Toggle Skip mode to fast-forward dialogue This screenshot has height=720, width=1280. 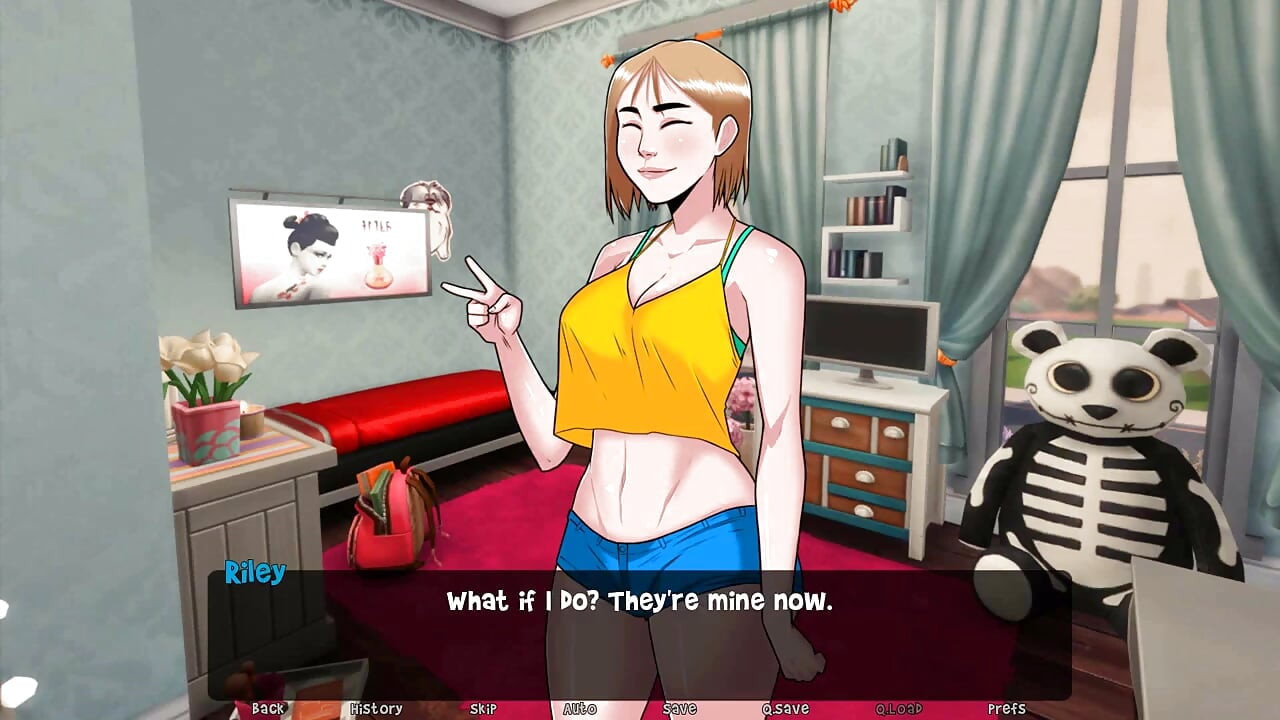[x=482, y=708]
